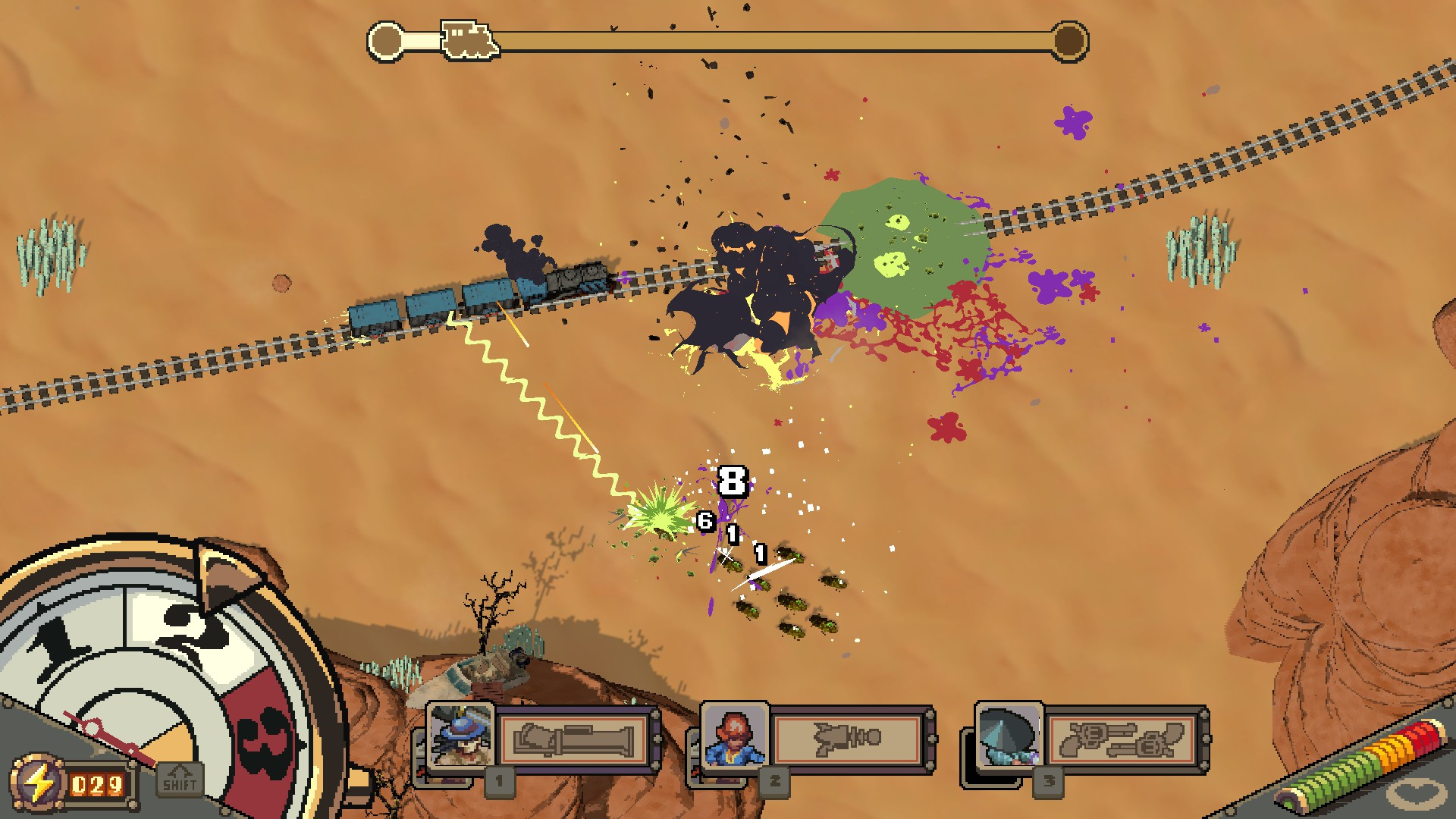Click the train icon on progress track

click(469, 39)
